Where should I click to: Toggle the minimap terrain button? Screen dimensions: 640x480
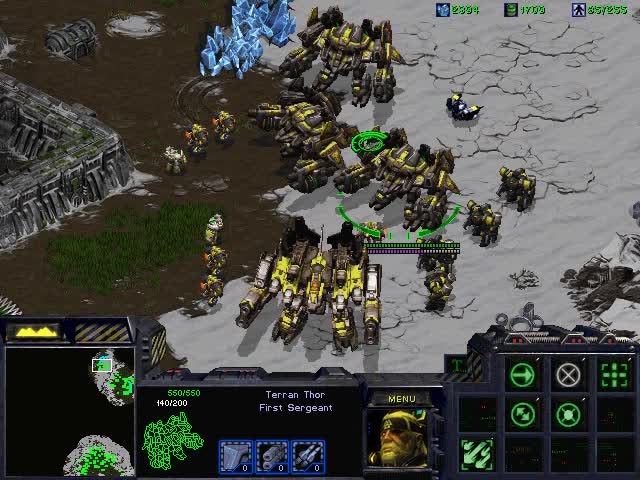35,331
